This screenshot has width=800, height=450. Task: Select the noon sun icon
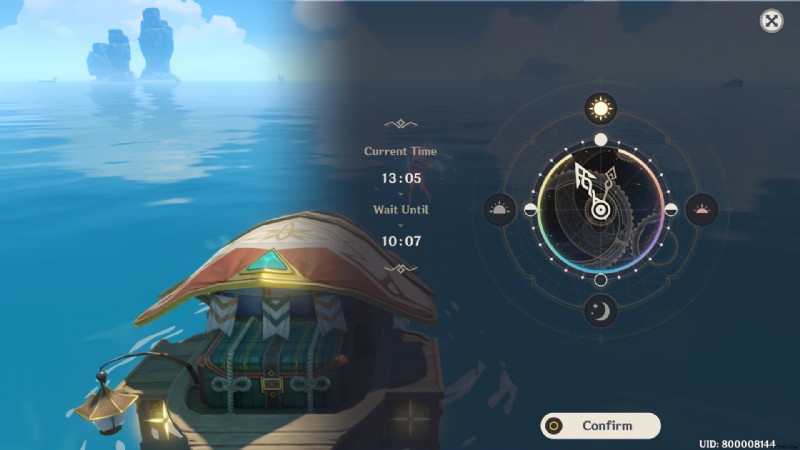point(600,107)
